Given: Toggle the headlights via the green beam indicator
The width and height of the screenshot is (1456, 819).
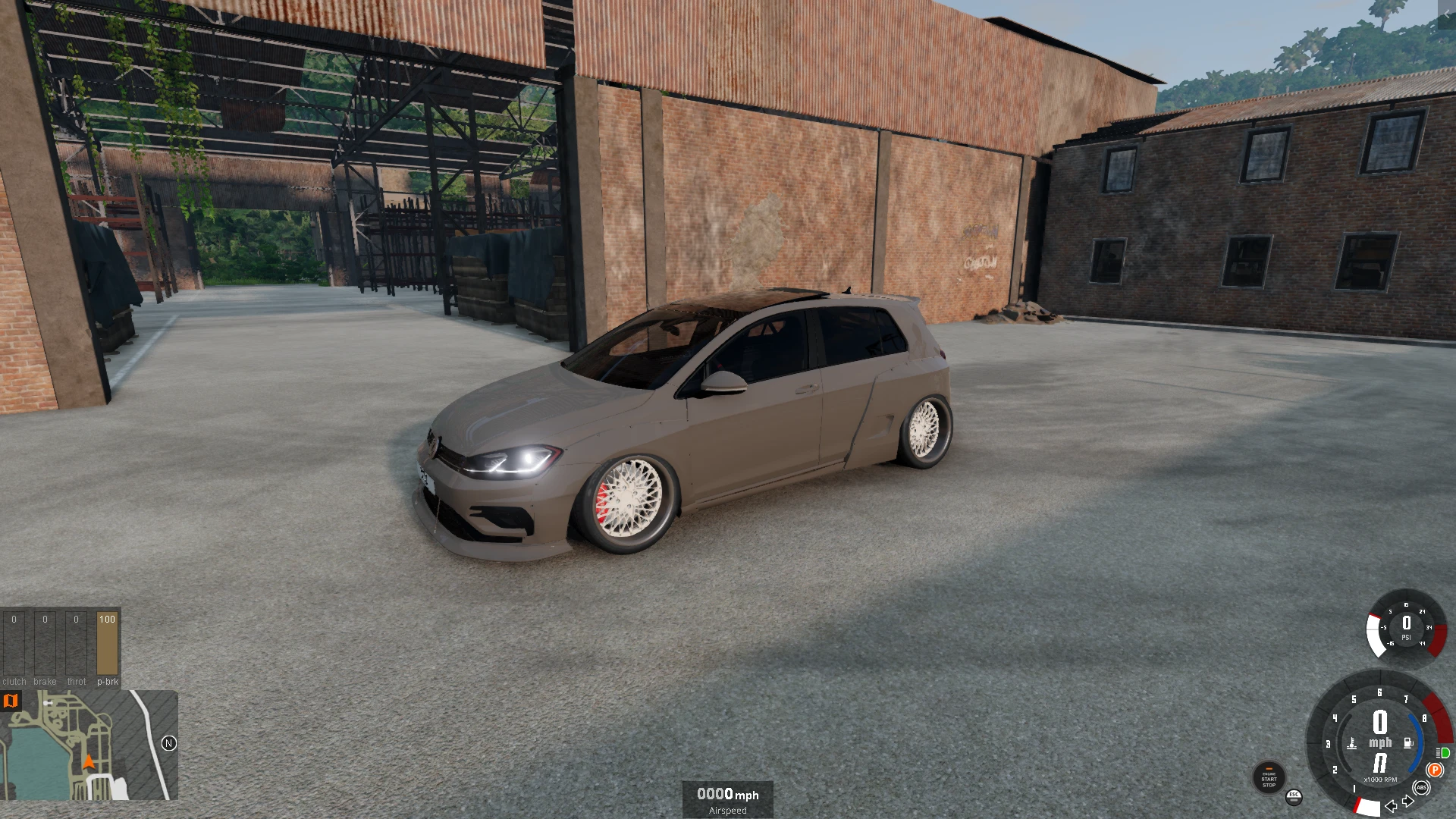Looking at the screenshot, I should point(1442,753).
